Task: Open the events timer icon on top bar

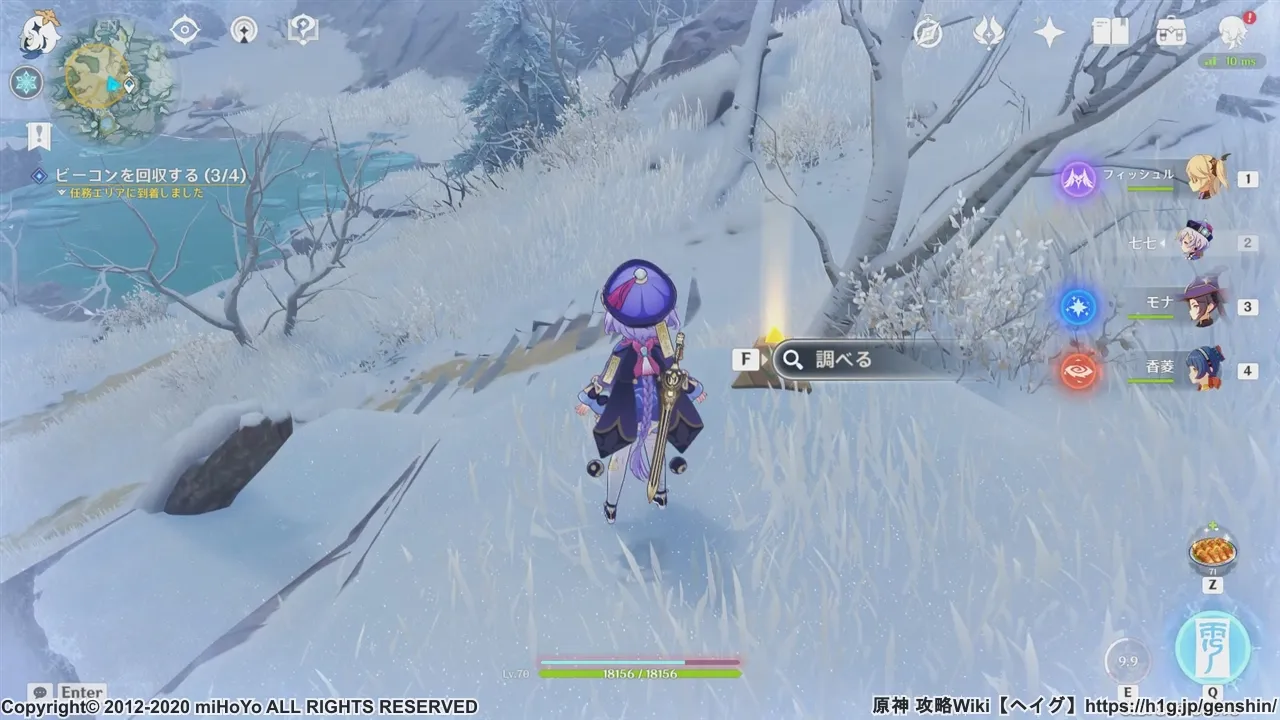Action: click(x=930, y=32)
